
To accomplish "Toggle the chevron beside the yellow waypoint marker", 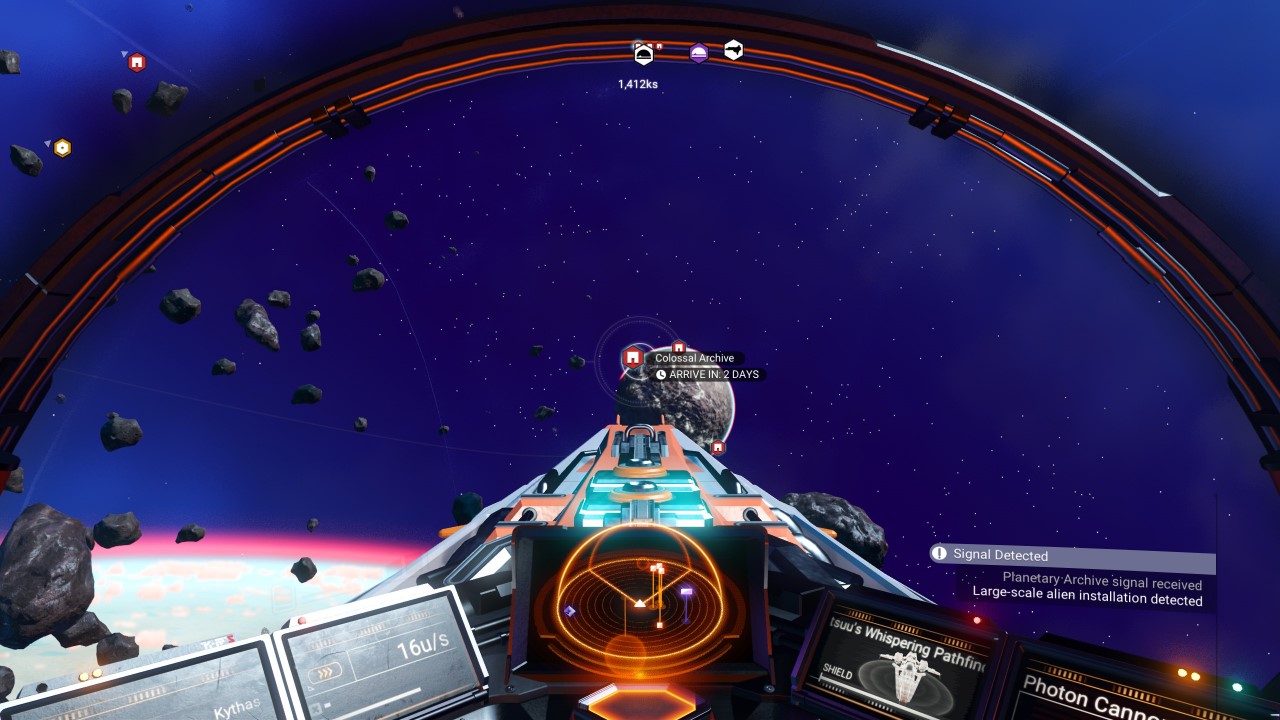I will click(x=48, y=143).
